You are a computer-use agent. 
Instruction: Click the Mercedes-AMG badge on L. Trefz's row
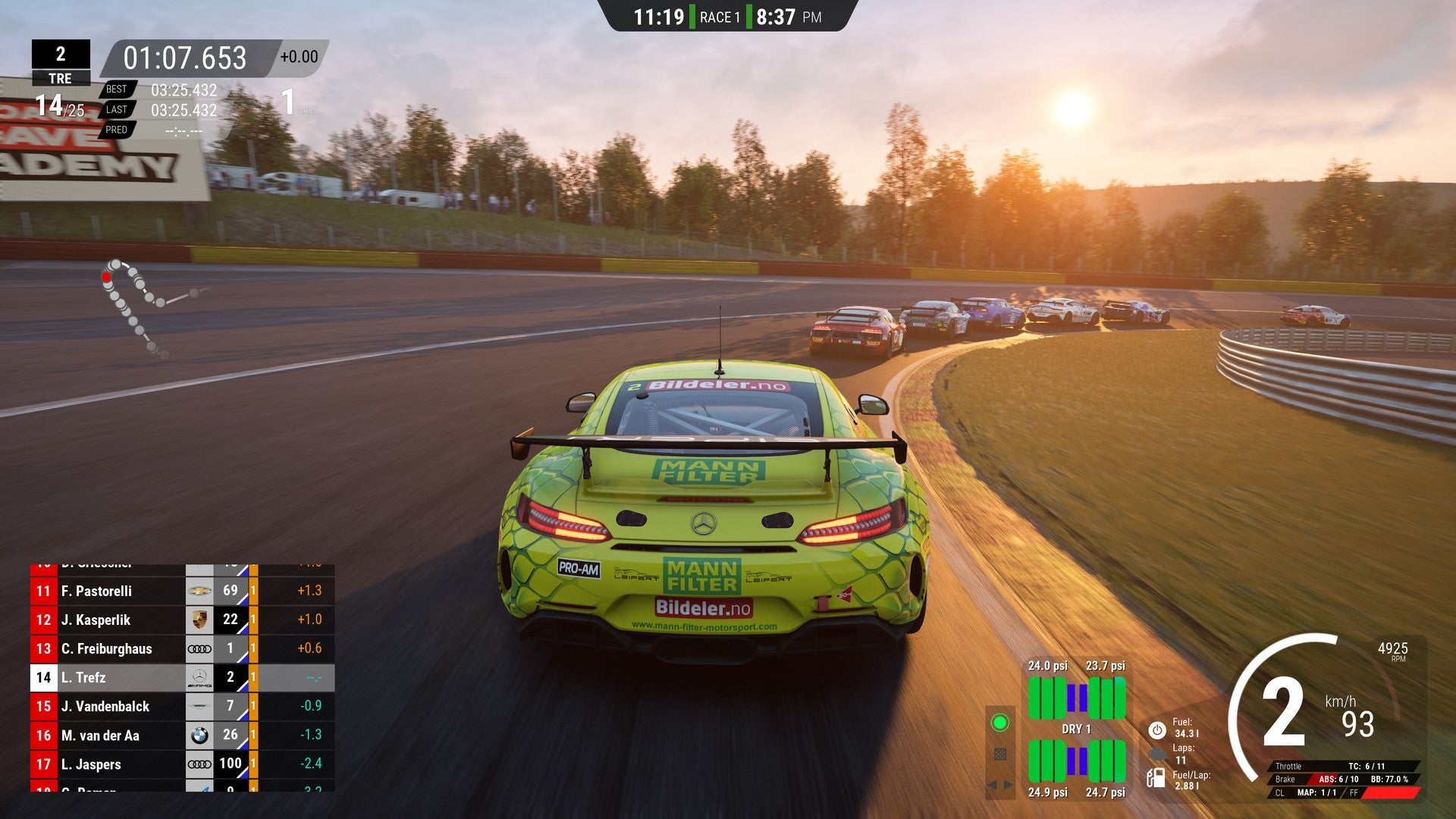coord(200,677)
